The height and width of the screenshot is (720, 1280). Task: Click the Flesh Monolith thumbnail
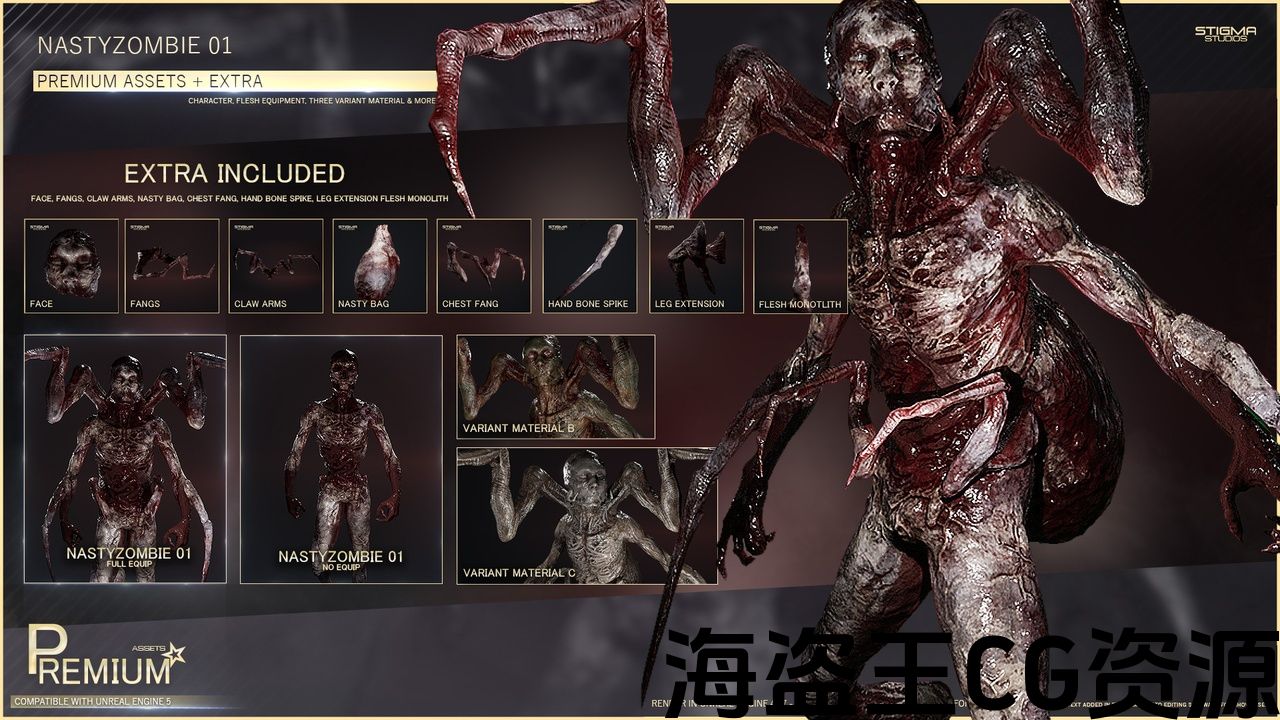(800, 266)
